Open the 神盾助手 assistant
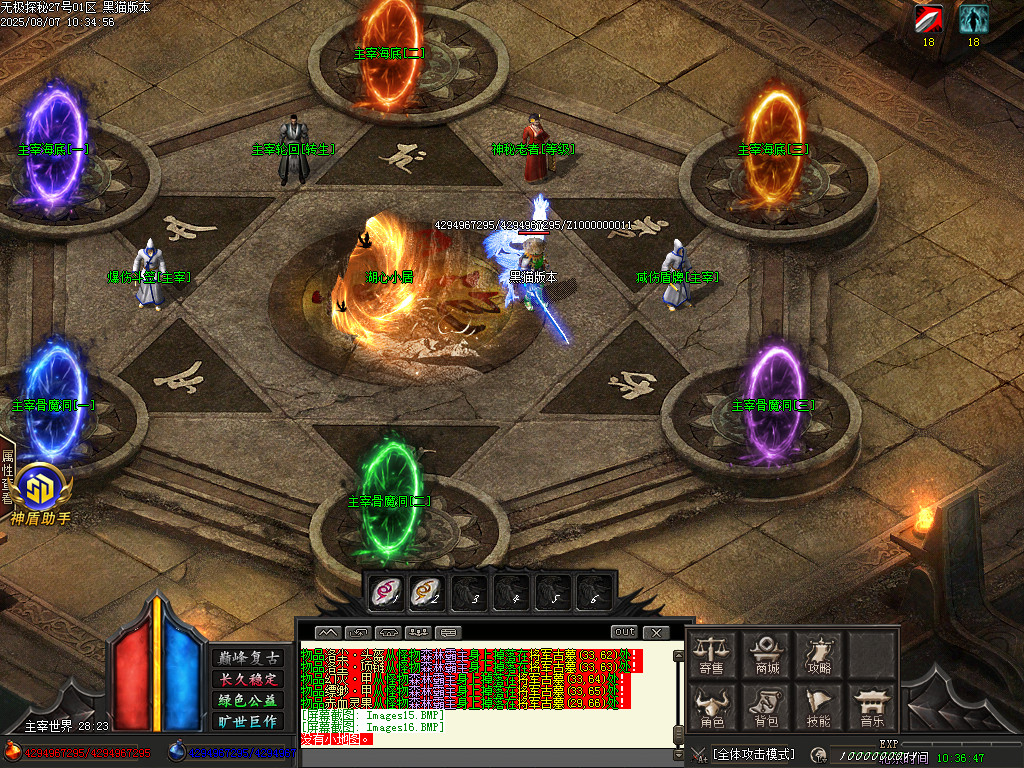 pos(42,493)
